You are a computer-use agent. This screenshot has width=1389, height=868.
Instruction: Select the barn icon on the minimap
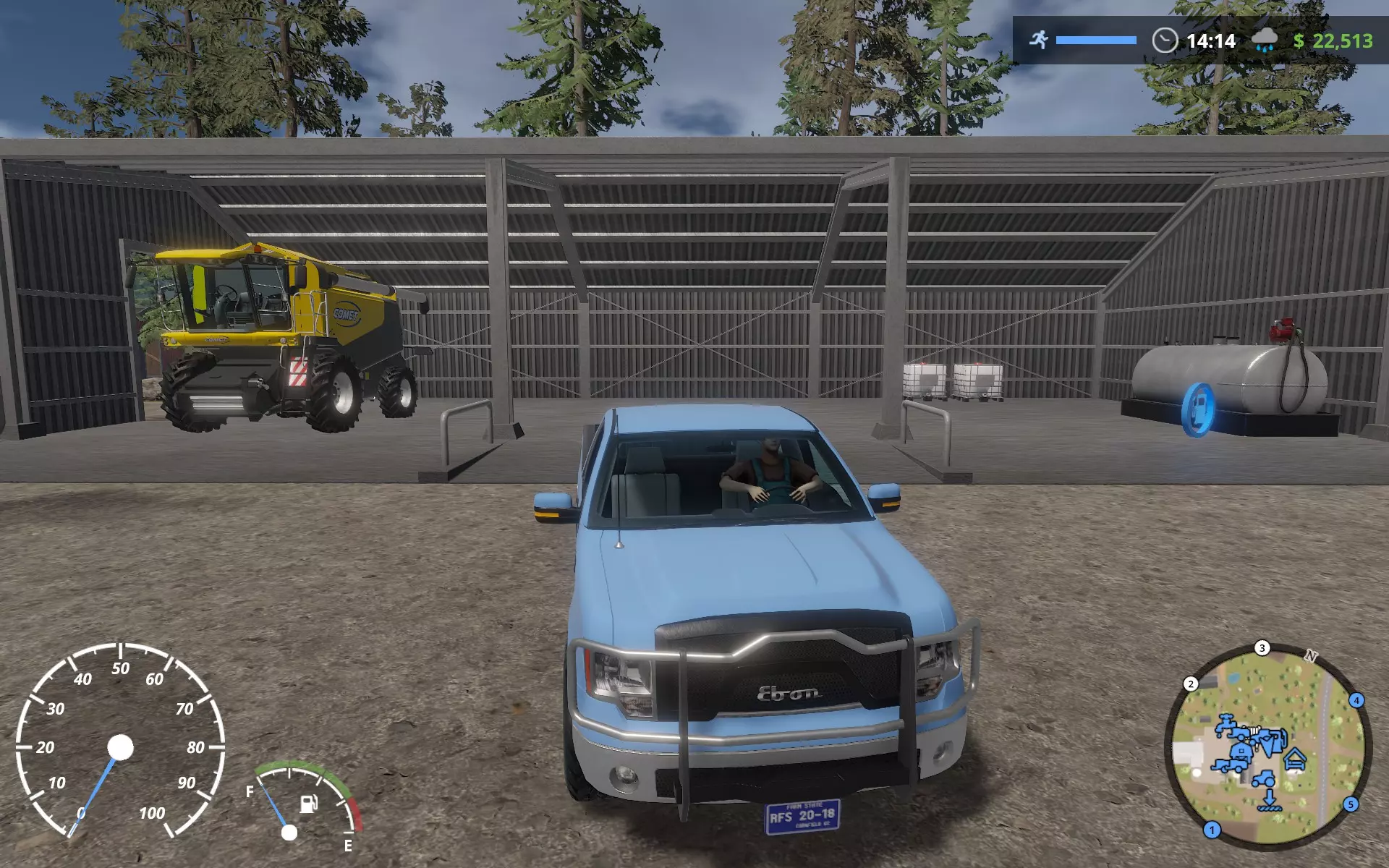1240,752
